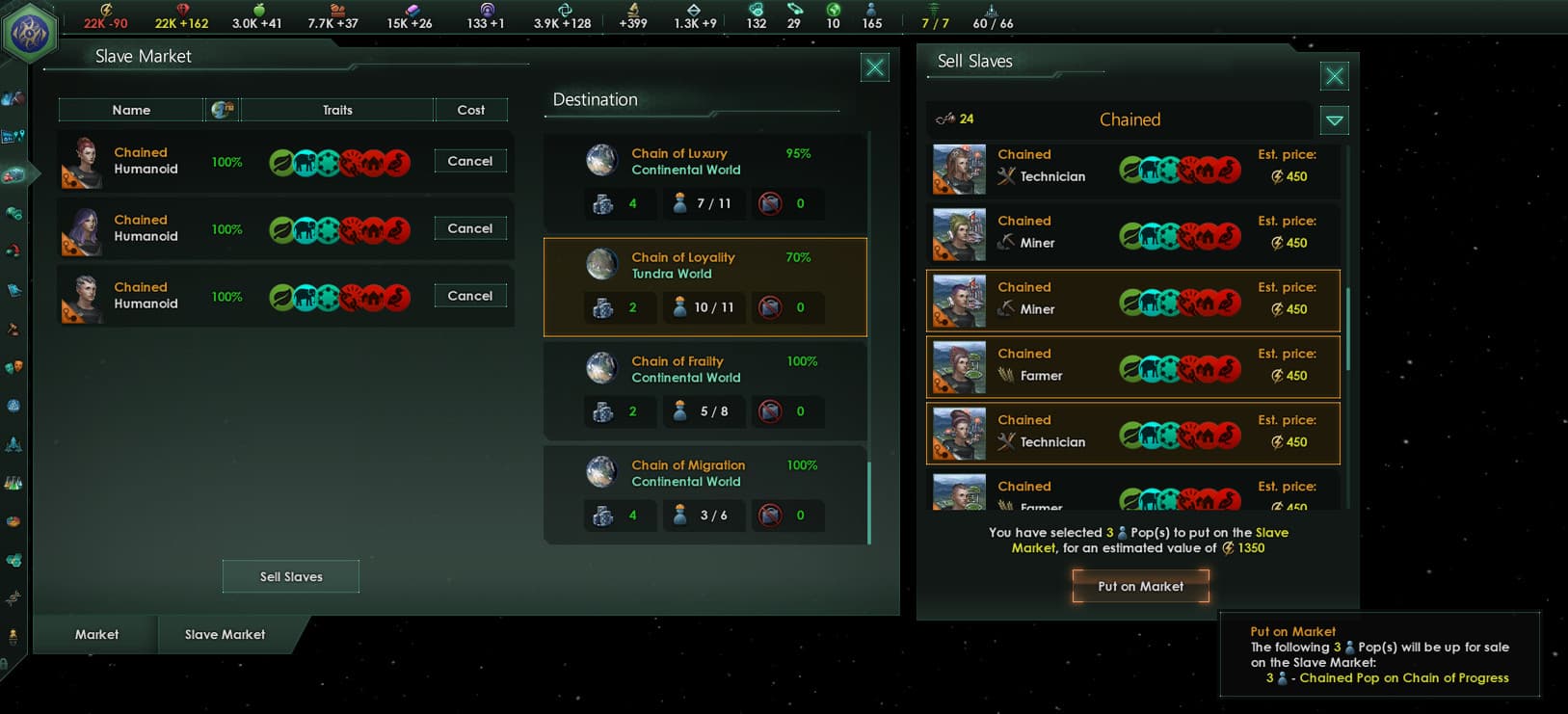Open the Slave Market tab

[225, 634]
